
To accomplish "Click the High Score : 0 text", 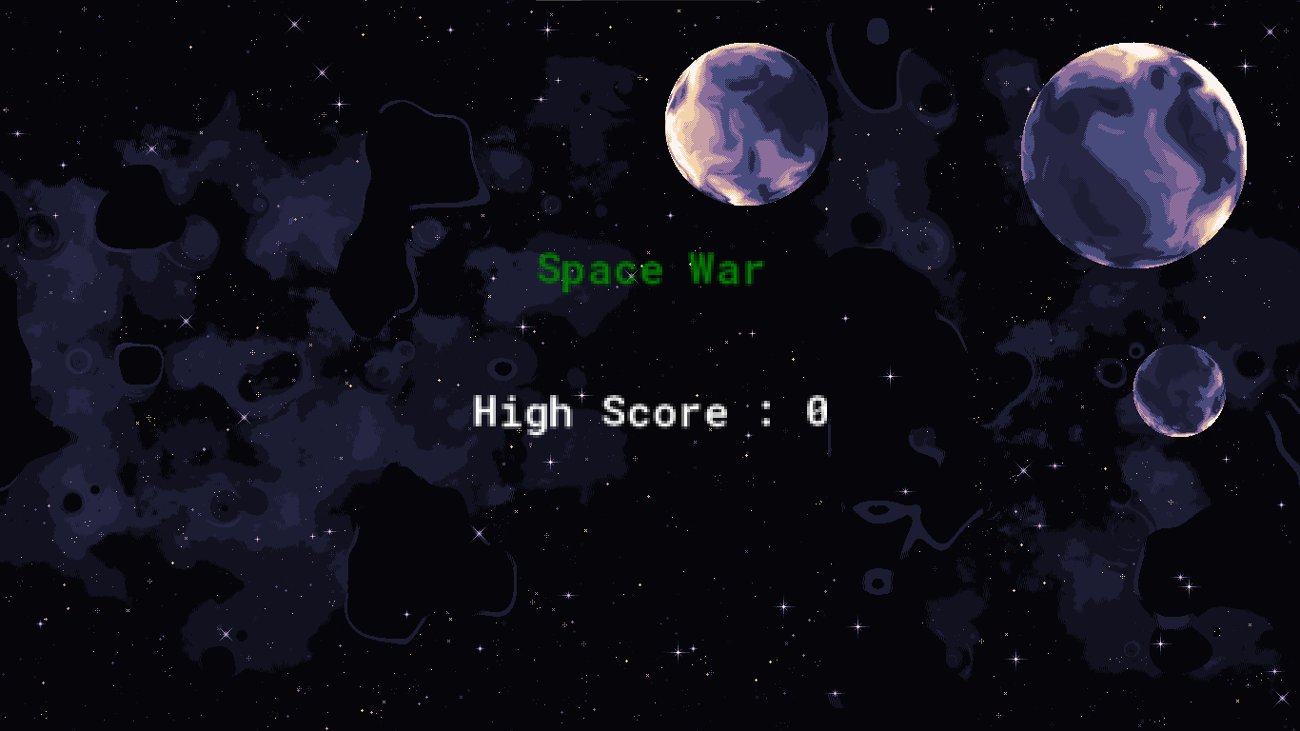I will coord(650,412).
